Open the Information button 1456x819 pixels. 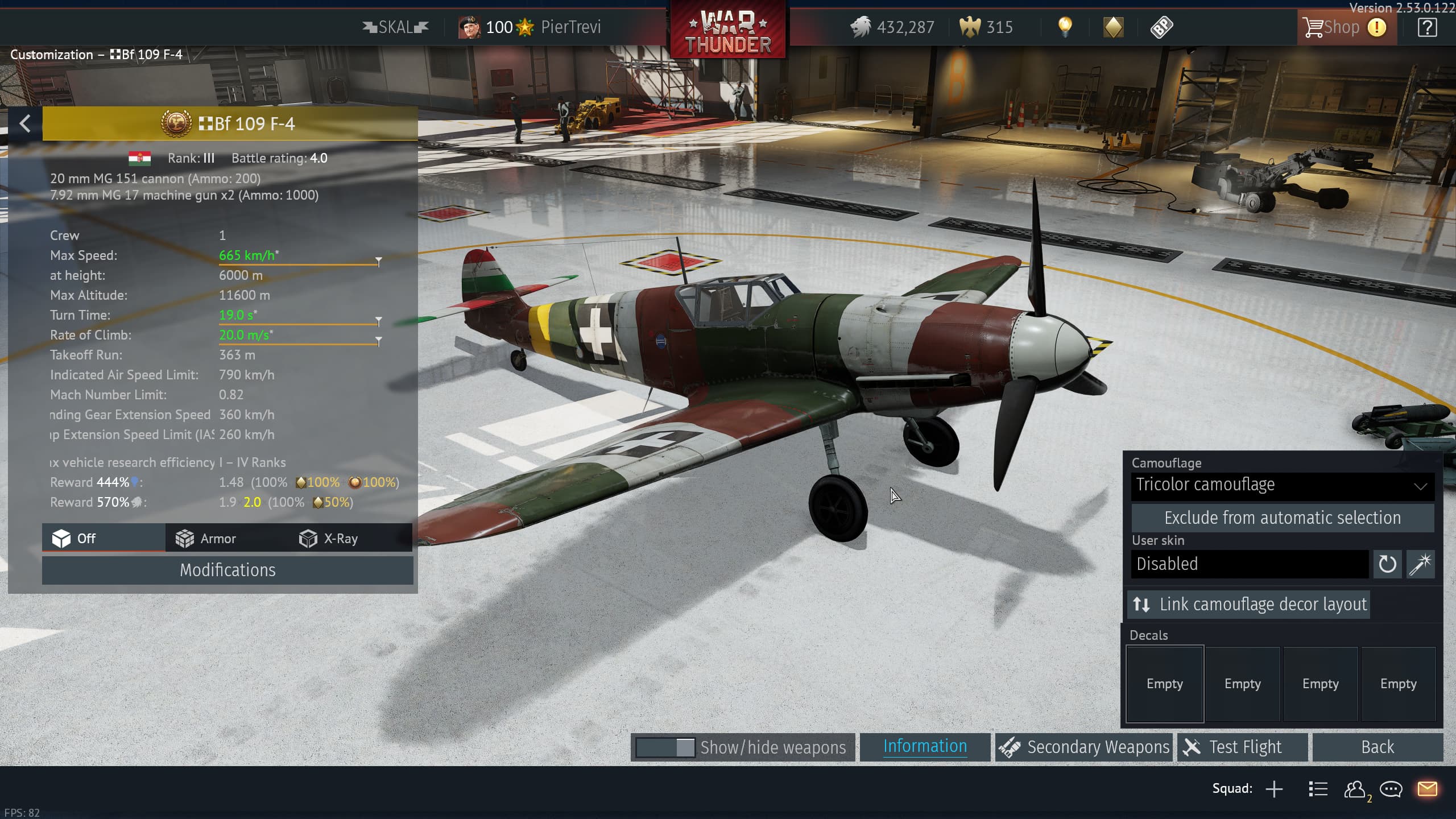[925, 747]
